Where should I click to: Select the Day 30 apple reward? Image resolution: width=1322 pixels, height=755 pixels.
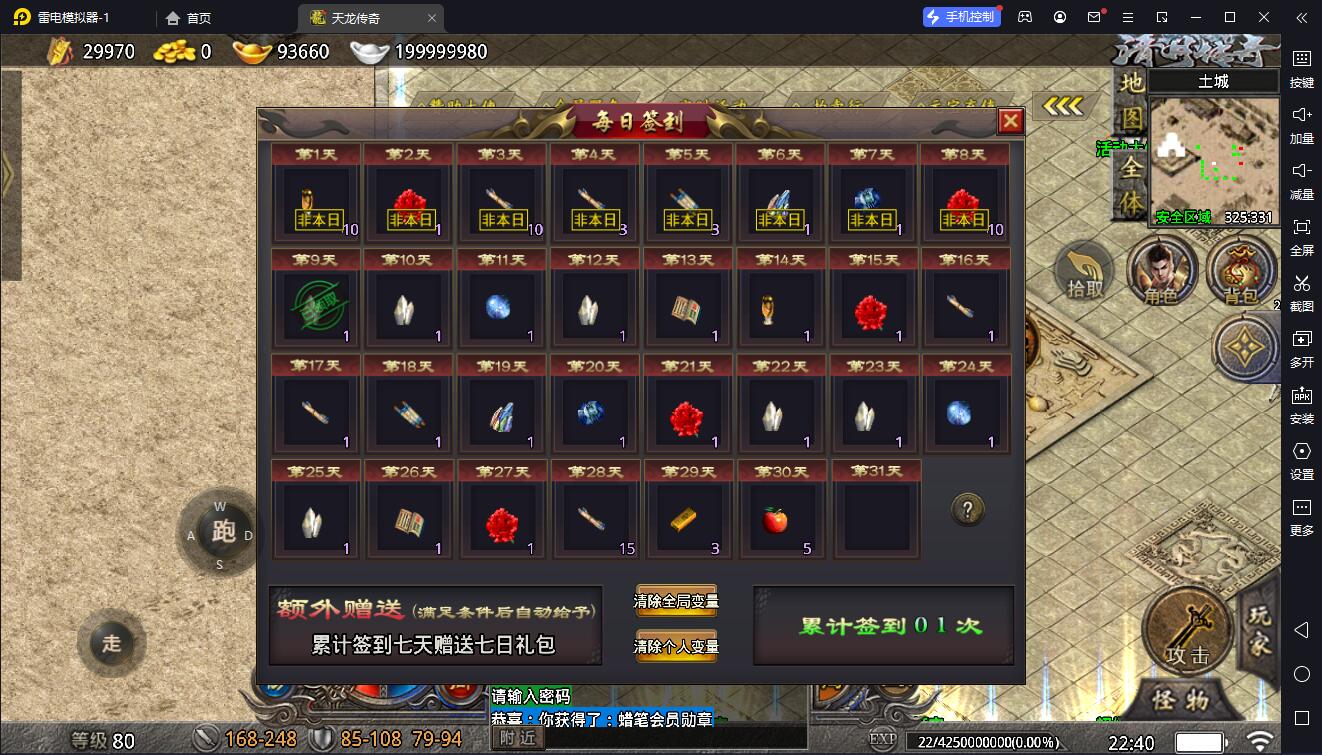[776, 520]
